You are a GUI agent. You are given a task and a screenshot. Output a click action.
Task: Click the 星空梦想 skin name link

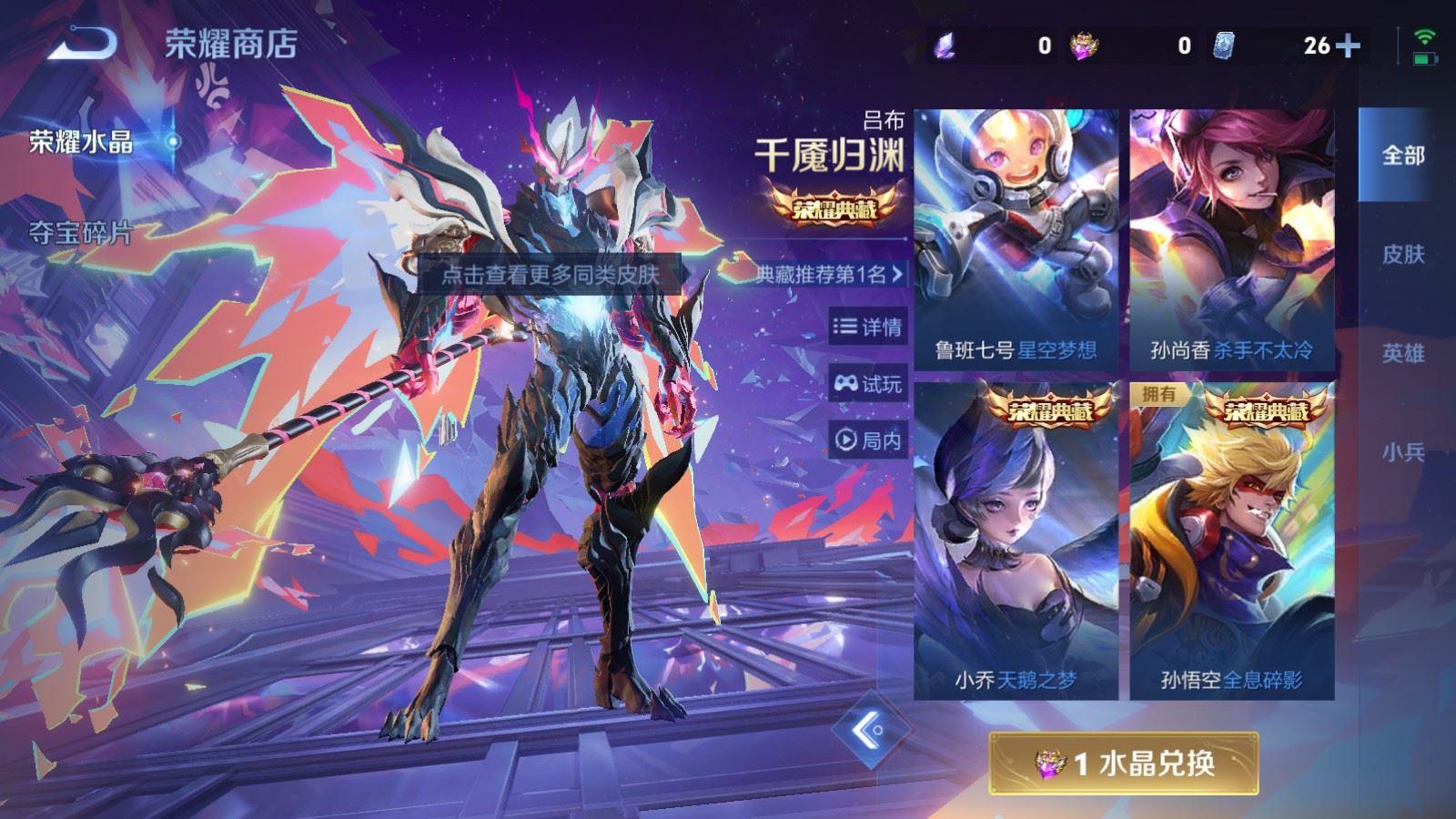pyautogui.click(x=1056, y=346)
